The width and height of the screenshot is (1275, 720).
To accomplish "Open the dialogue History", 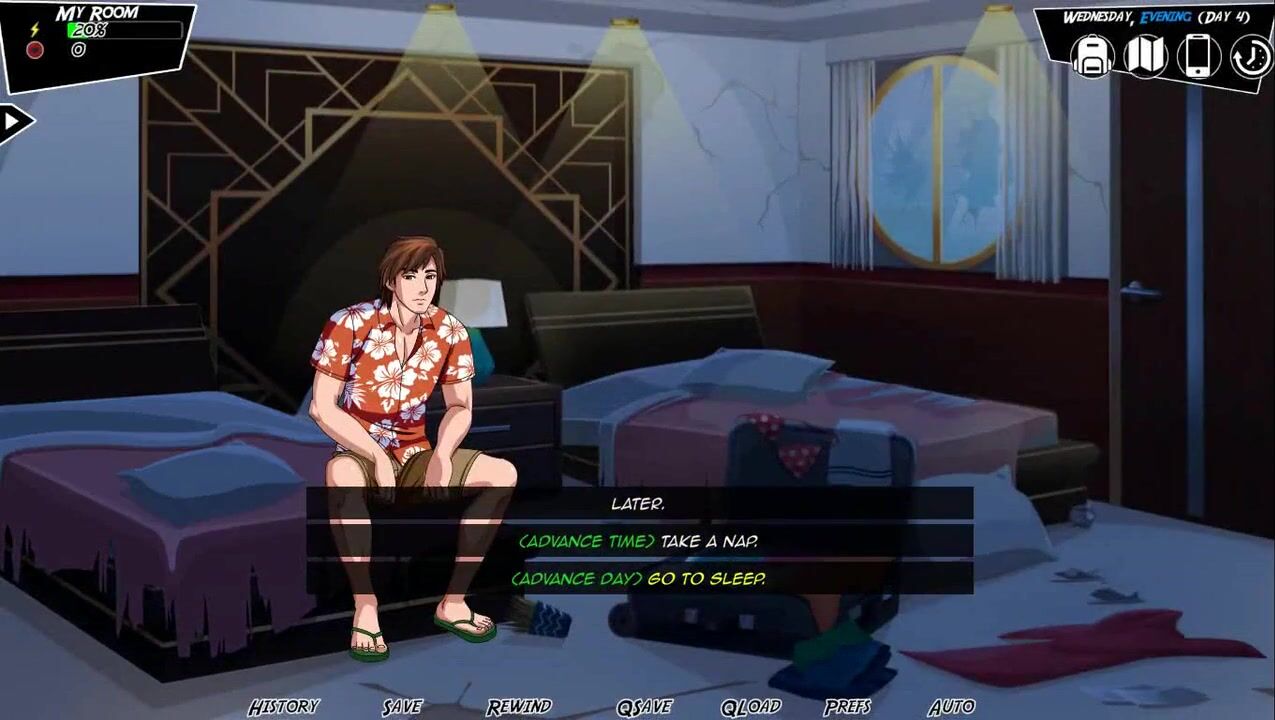I will tap(284, 707).
